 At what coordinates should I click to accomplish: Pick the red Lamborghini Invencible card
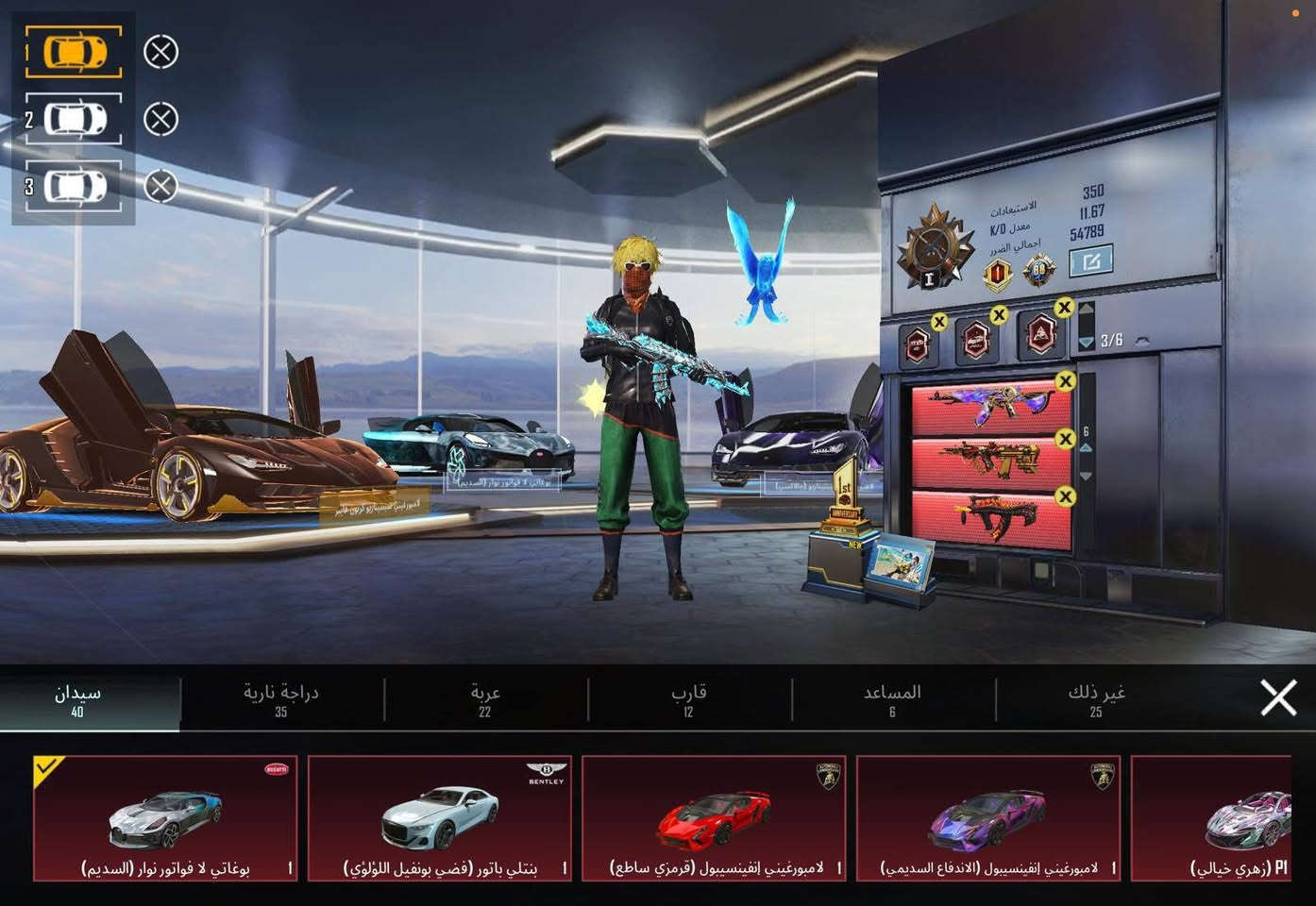714,818
